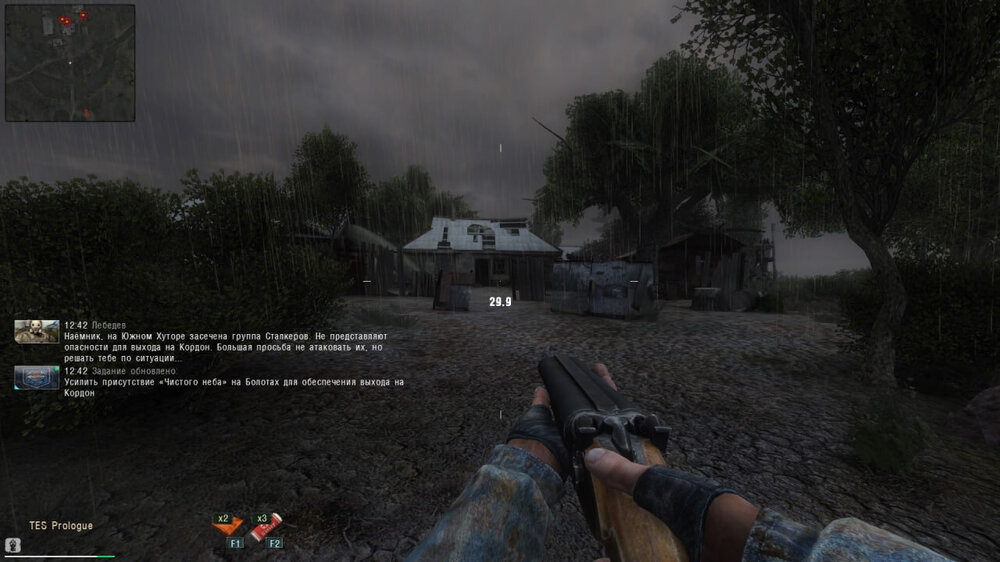Open the minimap
The height and width of the screenshot is (562, 1000).
70,63
